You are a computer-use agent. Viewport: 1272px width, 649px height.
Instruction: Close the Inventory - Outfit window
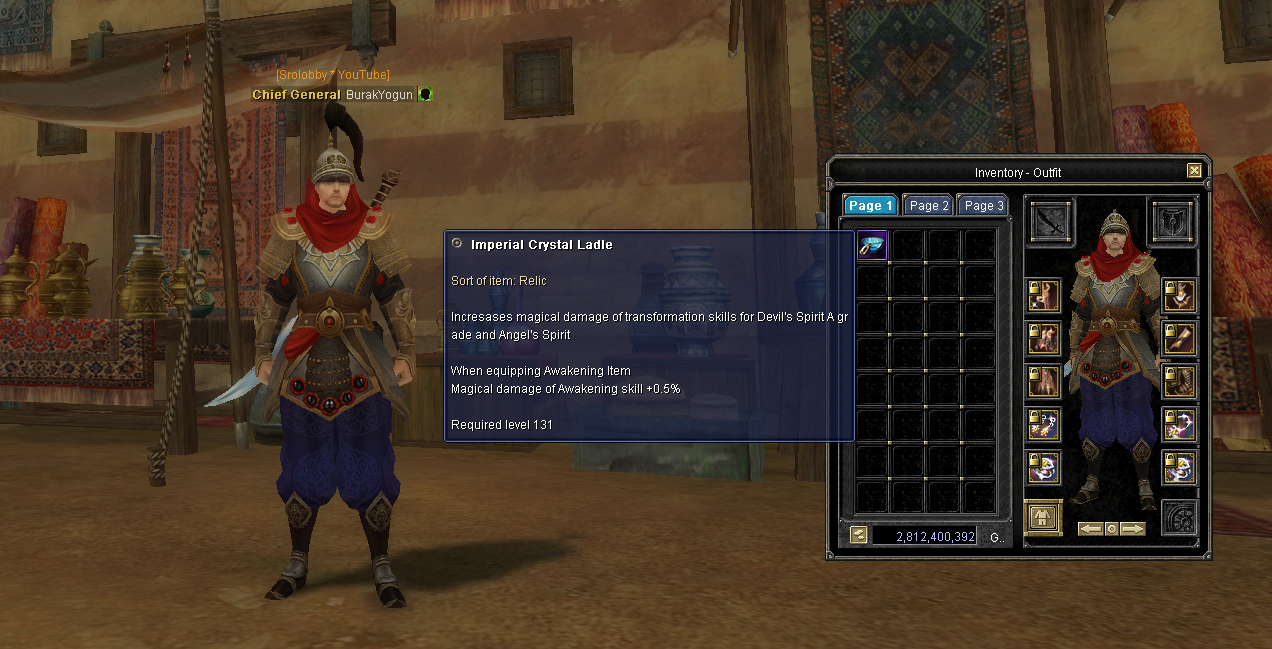pos(1194,171)
